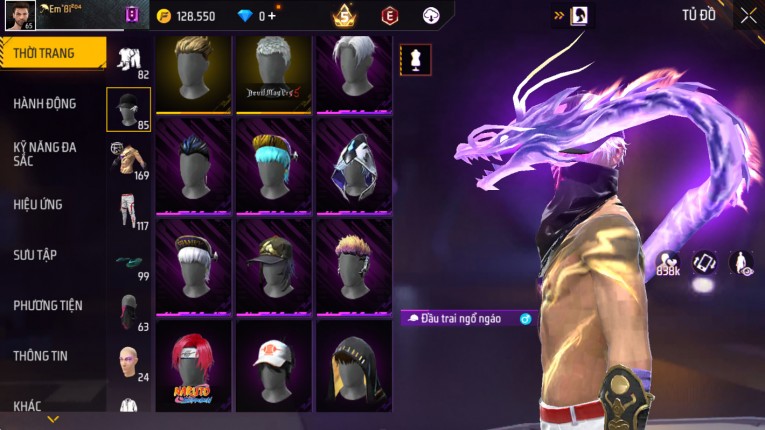Show the Thông Tin tab

[42, 355]
